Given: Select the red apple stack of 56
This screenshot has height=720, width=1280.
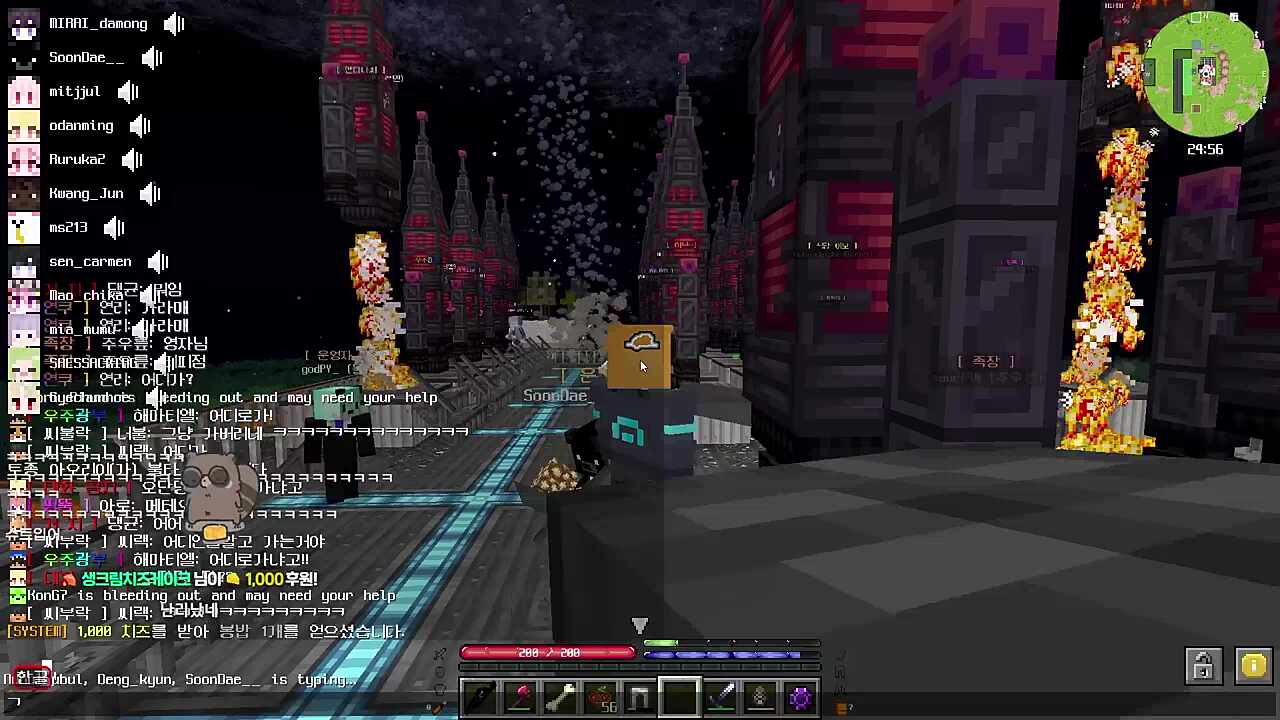Looking at the screenshot, I should [600, 697].
